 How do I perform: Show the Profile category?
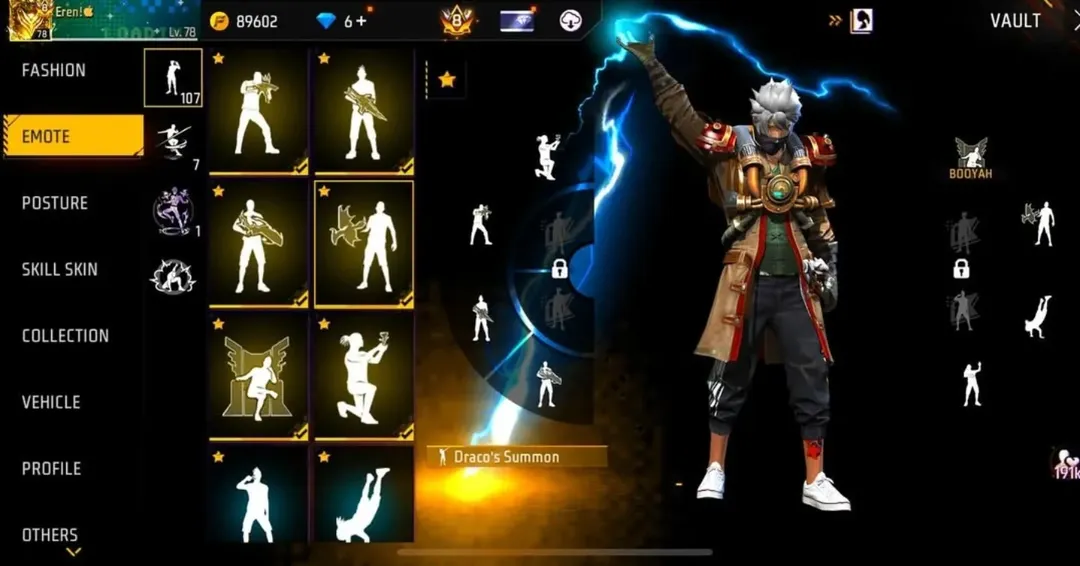point(51,468)
